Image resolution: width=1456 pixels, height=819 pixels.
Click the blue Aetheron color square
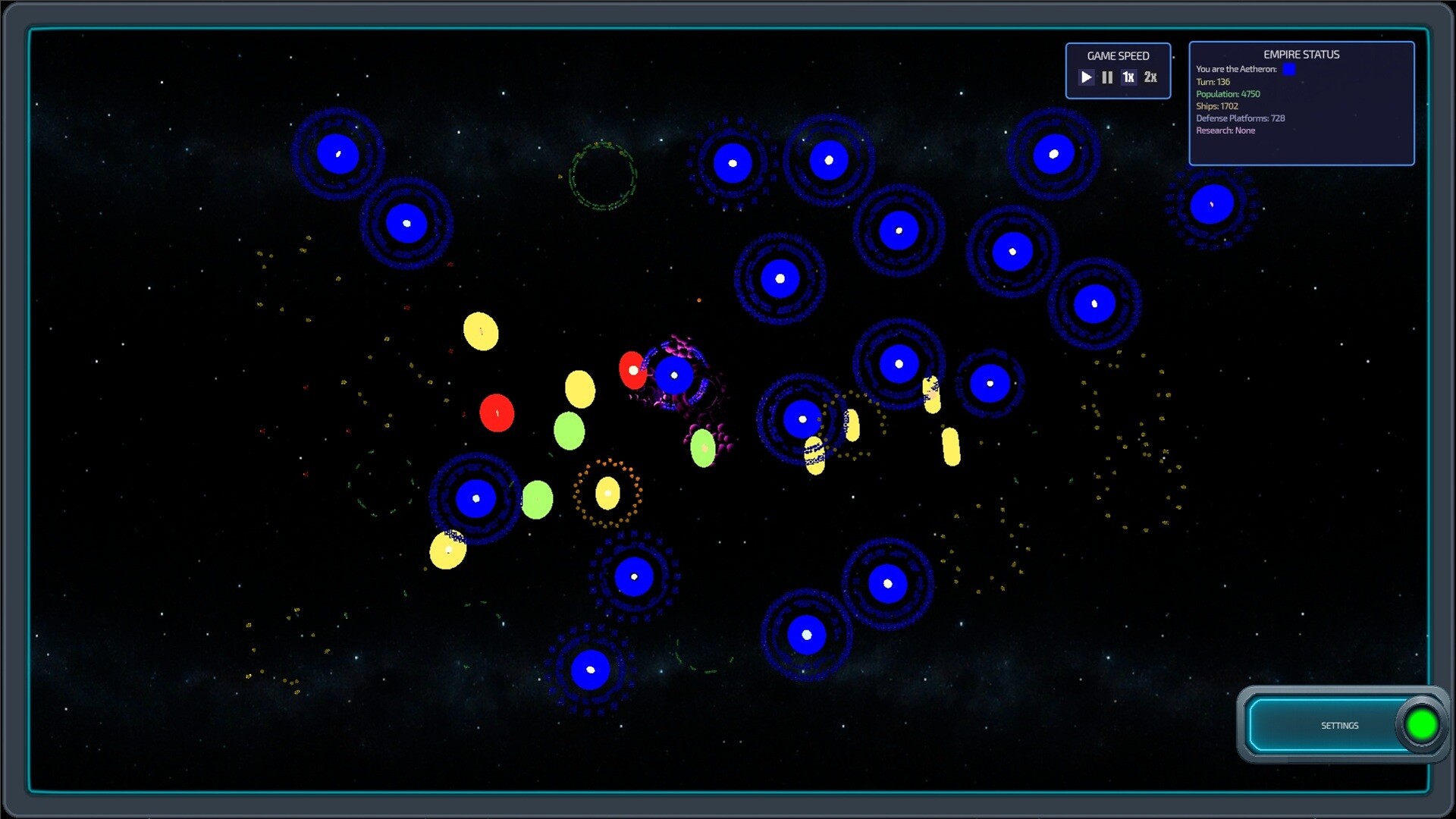1289,69
